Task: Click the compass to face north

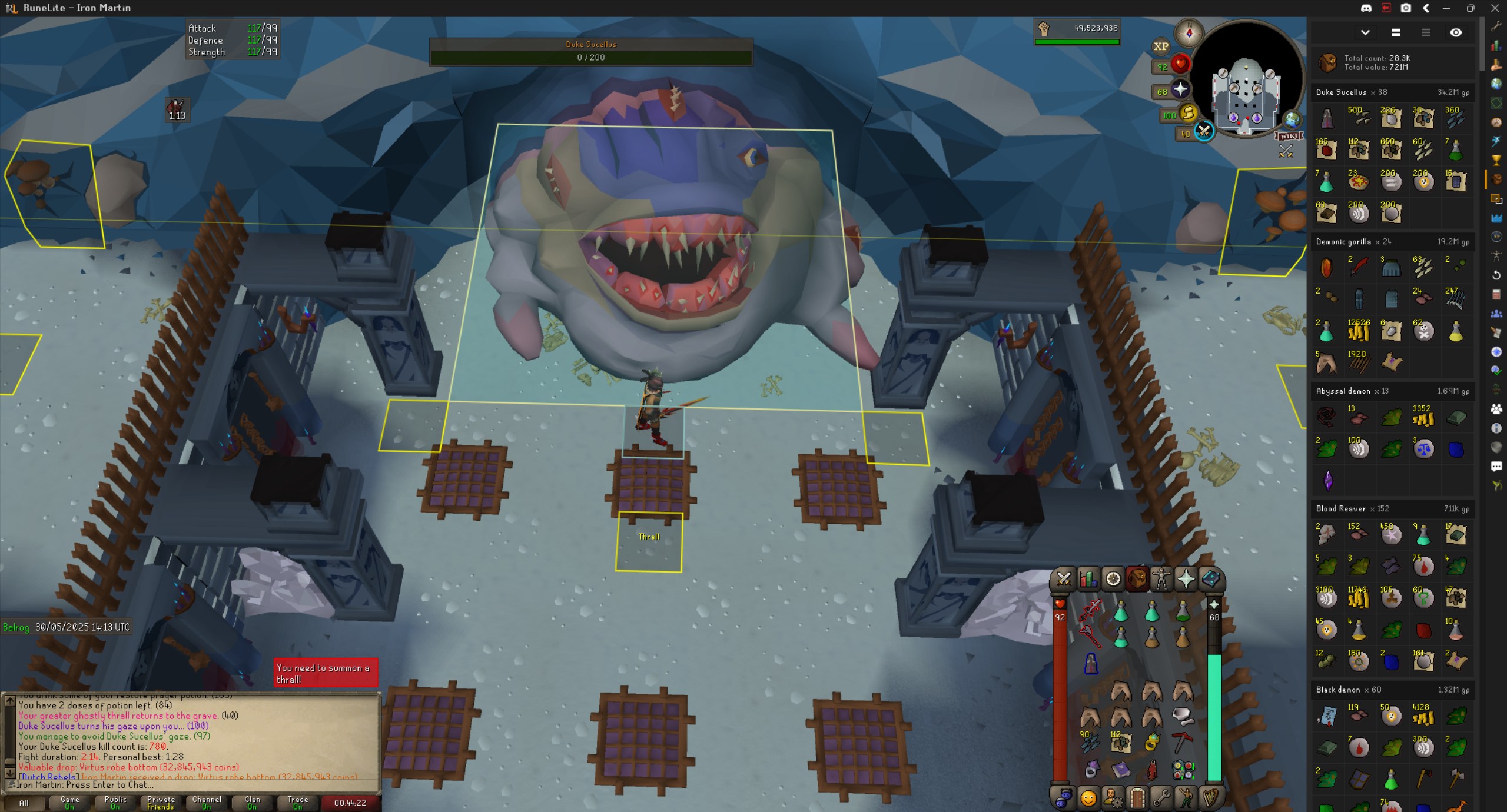Action: click(x=1189, y=33)
